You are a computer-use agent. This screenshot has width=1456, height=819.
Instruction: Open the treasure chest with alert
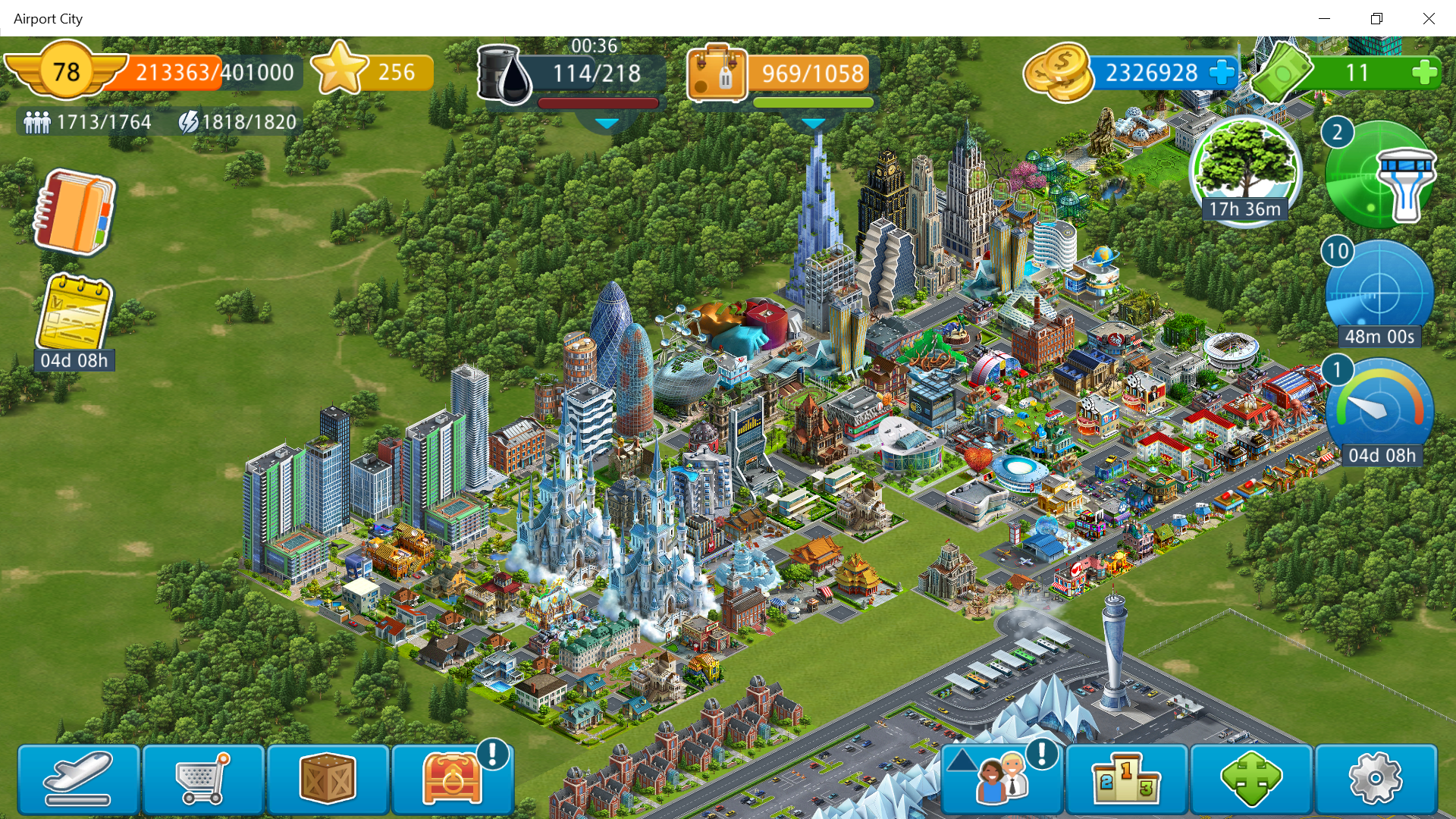[453, 779]
